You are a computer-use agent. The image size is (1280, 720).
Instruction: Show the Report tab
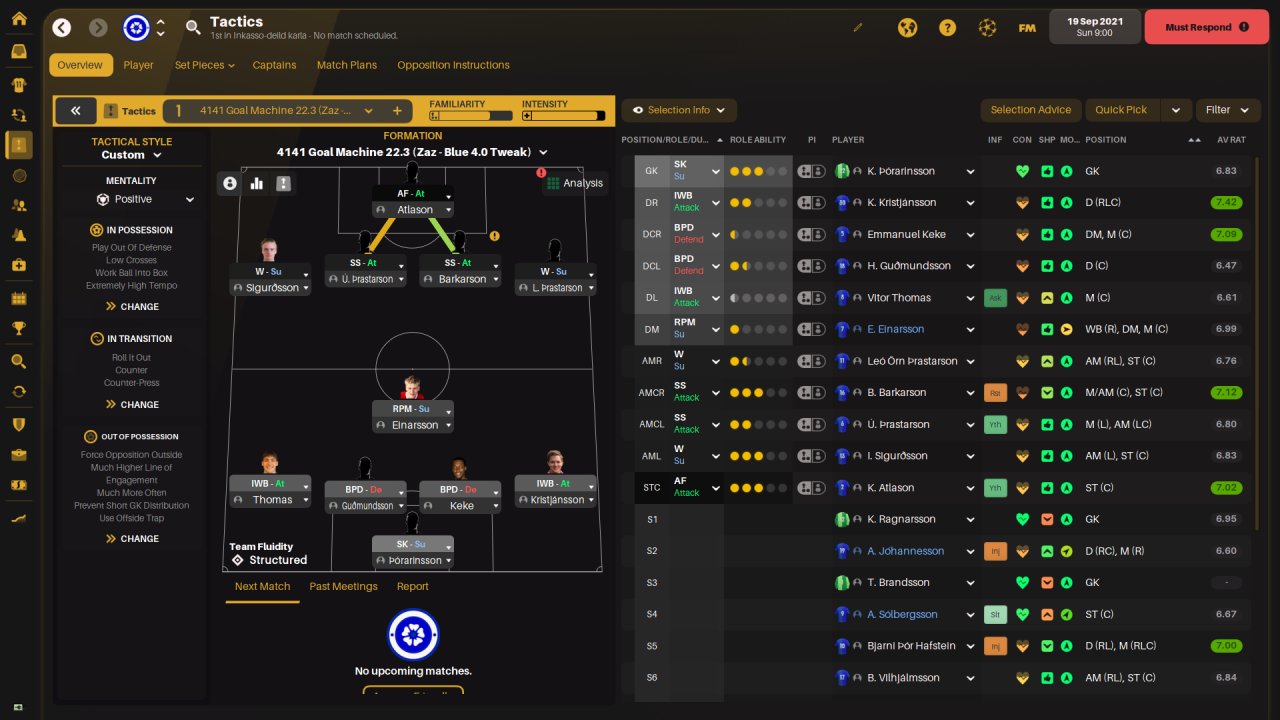412,586
